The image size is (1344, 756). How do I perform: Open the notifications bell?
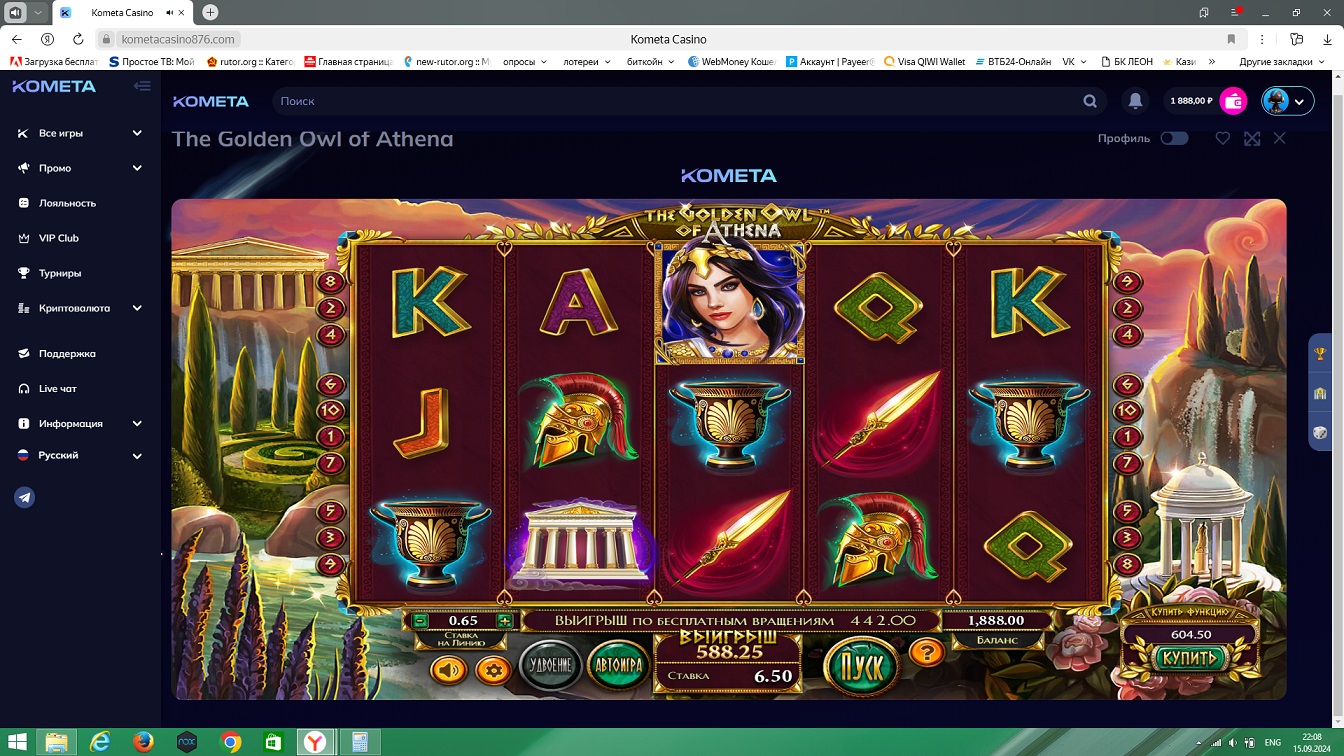coord(1135,101)
